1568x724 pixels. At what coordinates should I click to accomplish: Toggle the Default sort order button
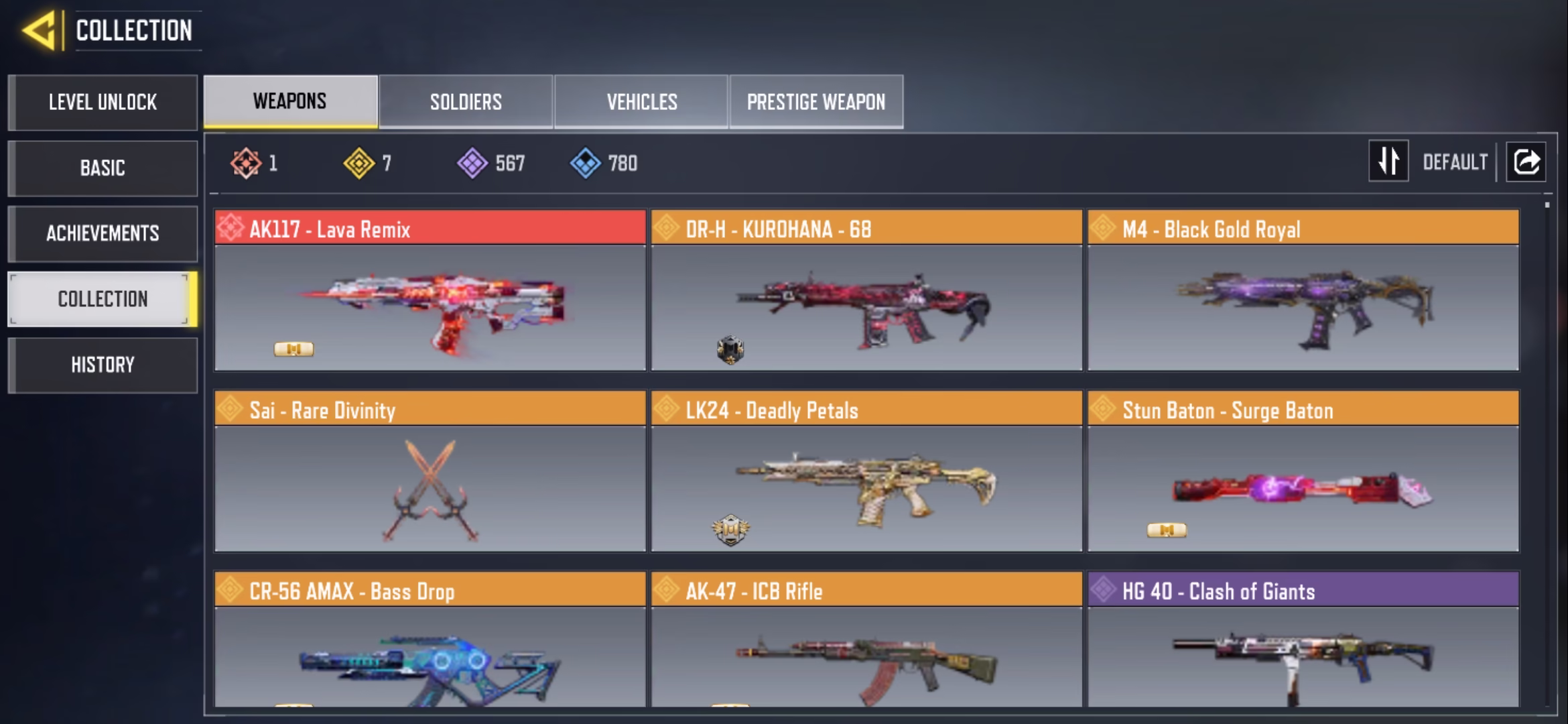pos(1388,162)
